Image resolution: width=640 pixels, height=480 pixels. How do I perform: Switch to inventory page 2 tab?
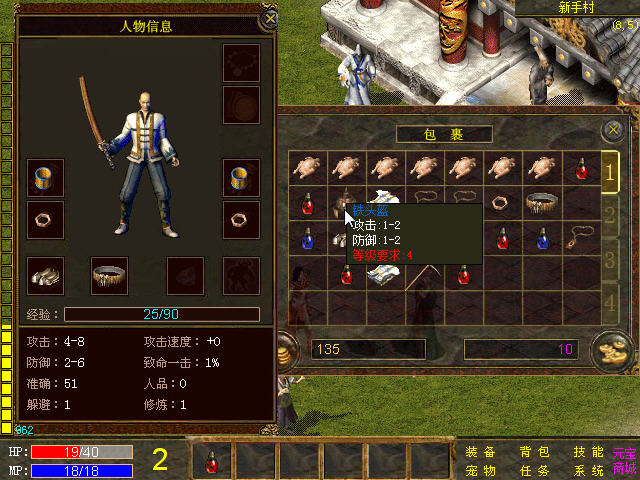point(609,215)
